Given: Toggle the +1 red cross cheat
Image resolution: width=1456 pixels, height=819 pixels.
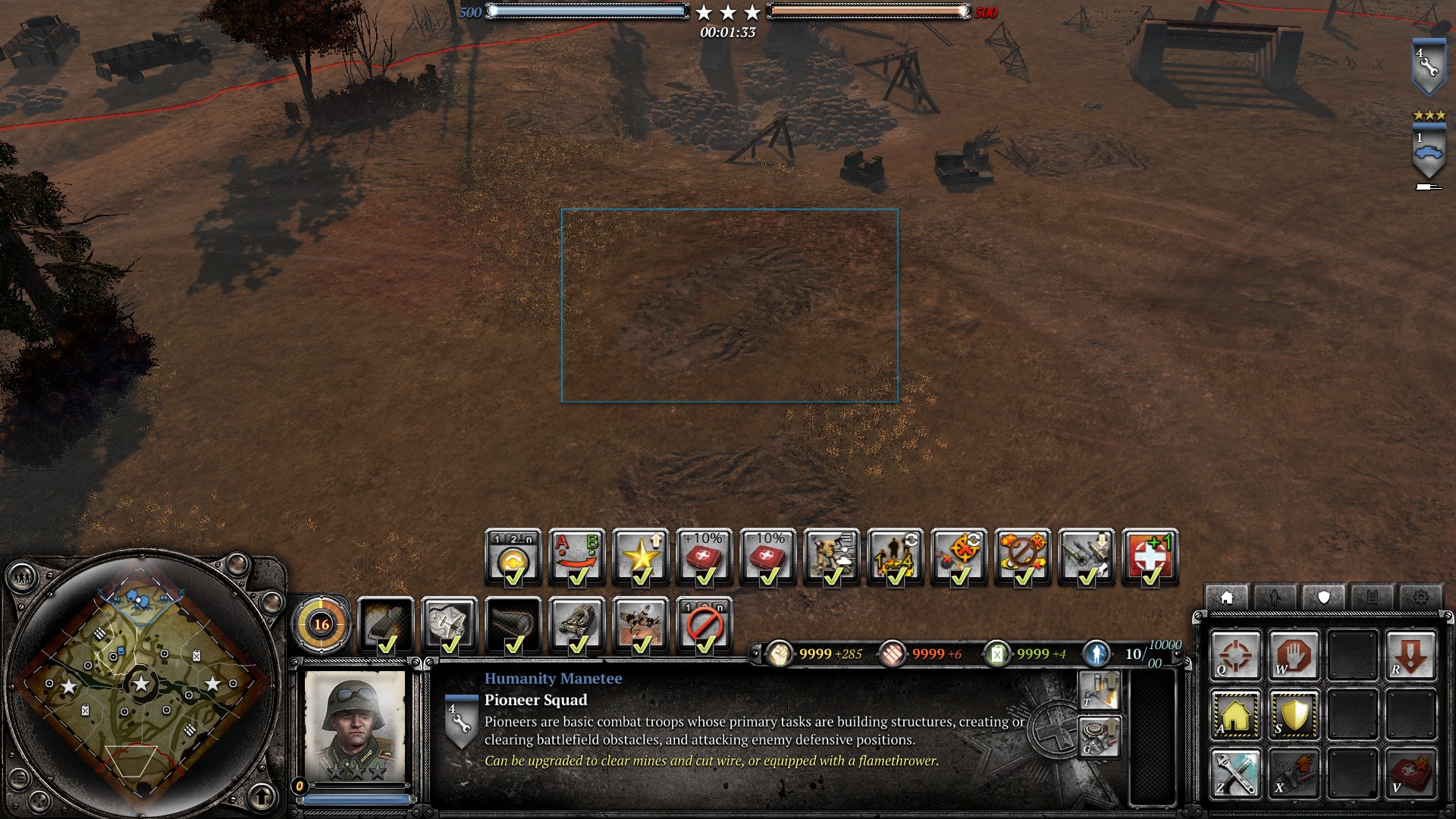Looking at the screenshot, I should pos(1150,557).
